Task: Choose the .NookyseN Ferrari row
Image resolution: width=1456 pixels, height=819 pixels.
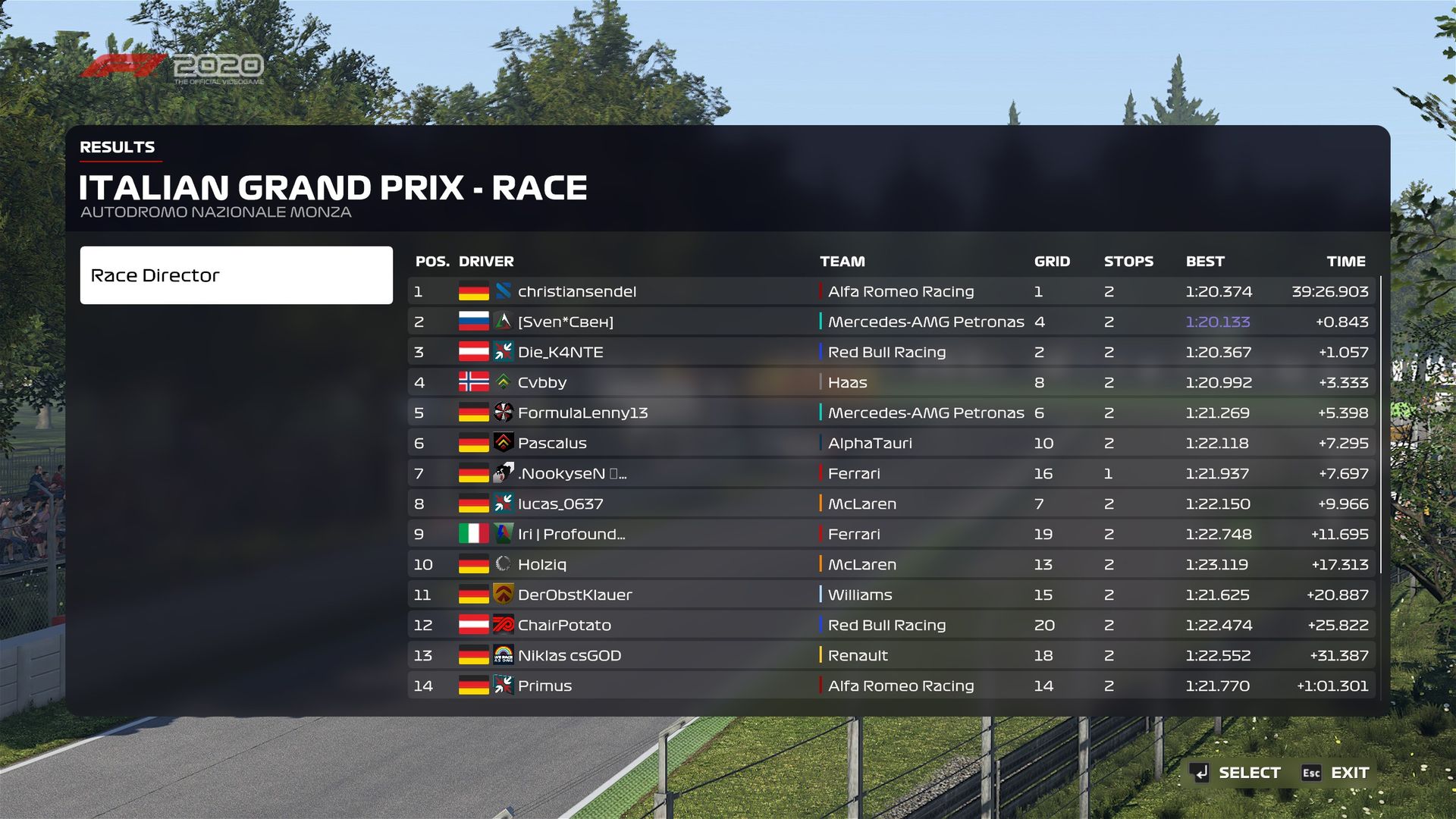Action: (891, 473)
